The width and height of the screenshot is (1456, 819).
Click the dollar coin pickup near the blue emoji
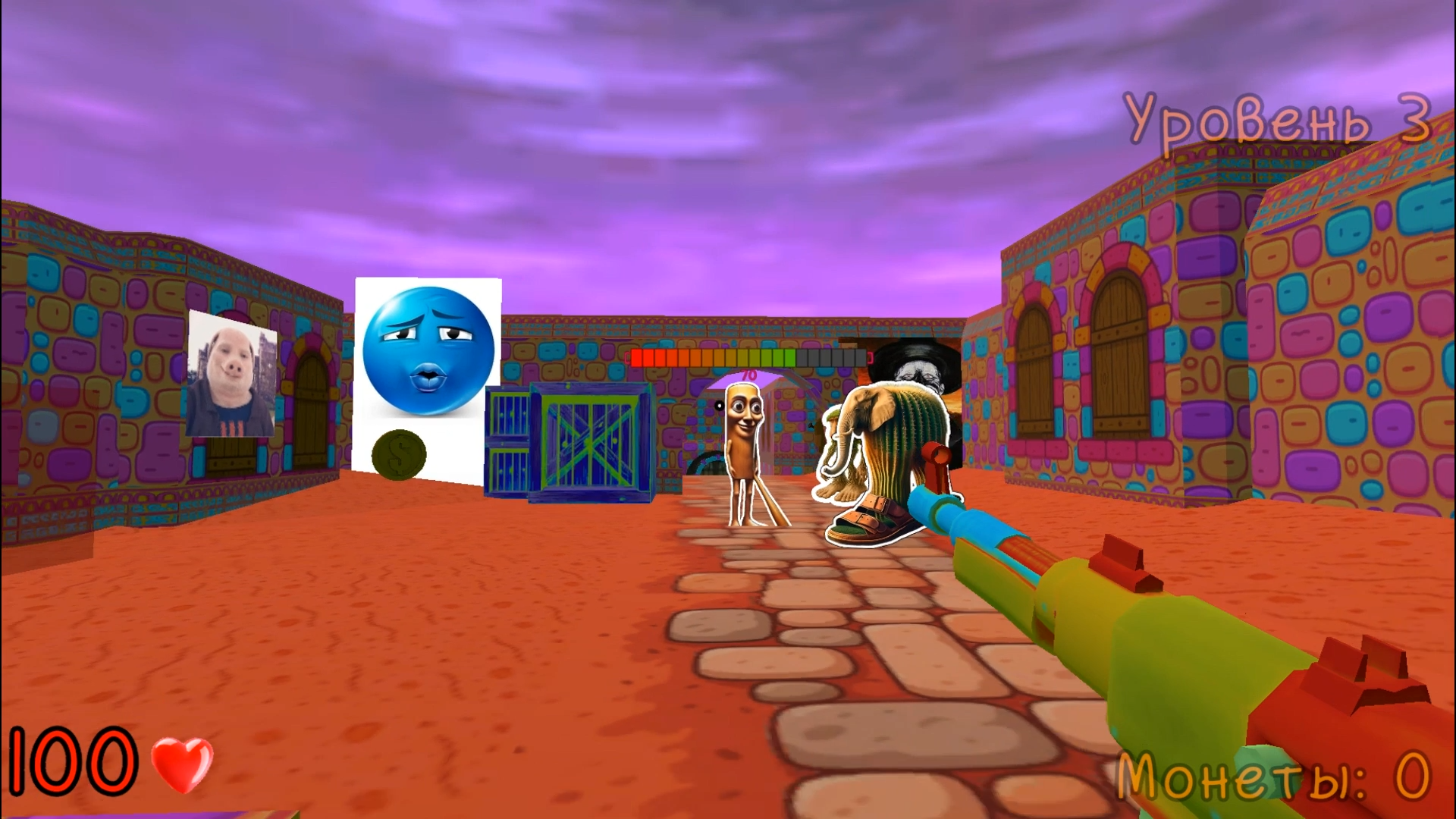[x=398, y=453]
